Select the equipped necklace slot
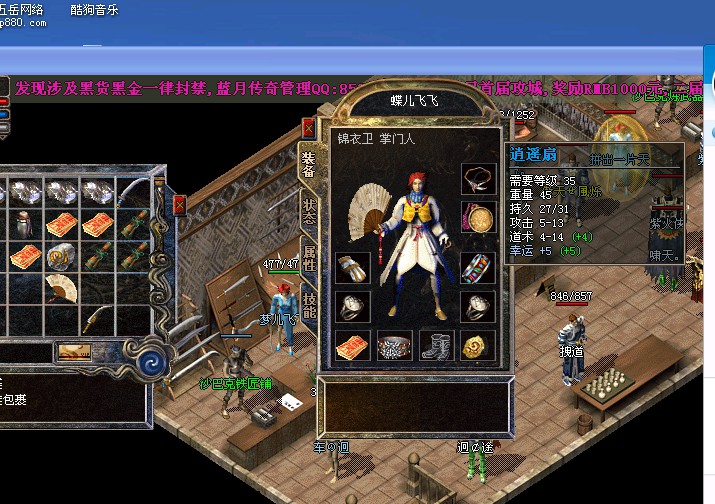The width and height of the screenshot is (715, 504). tap(477, 179)
